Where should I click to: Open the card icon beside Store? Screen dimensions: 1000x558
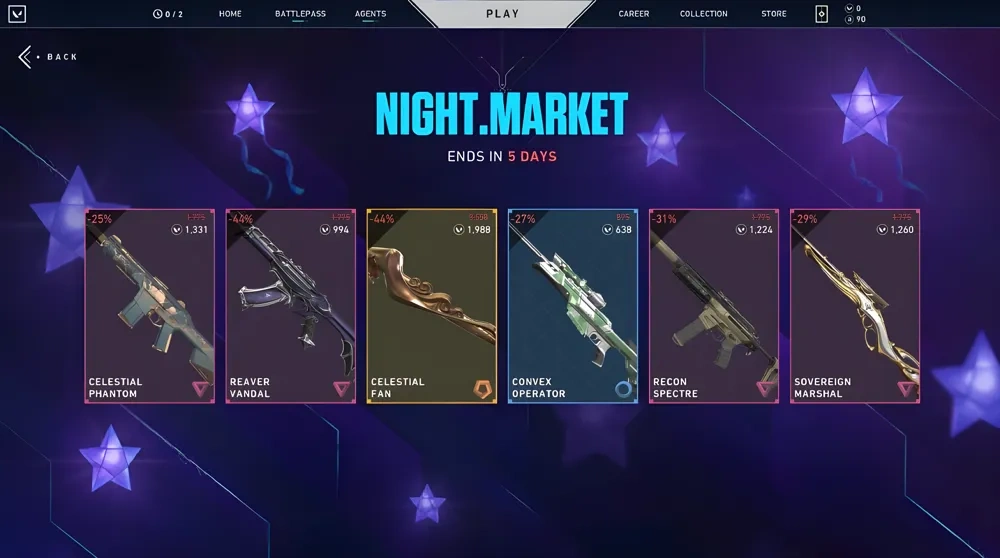(x=822, y=14)
